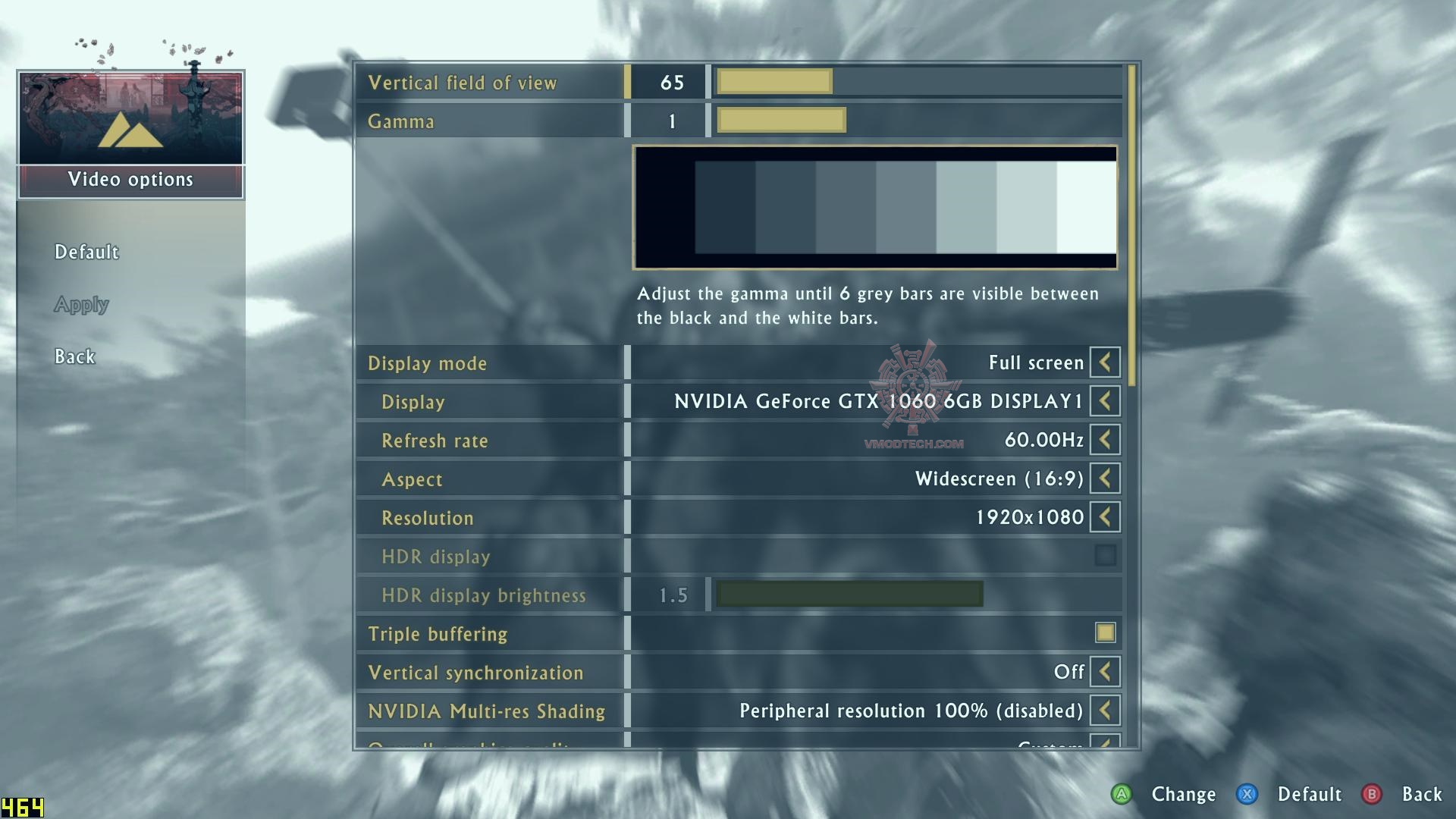Cycle the Display adapter arrow
Viewport: 1456px width, 819px height.
pyautogui.click(x=1105, y=401)
